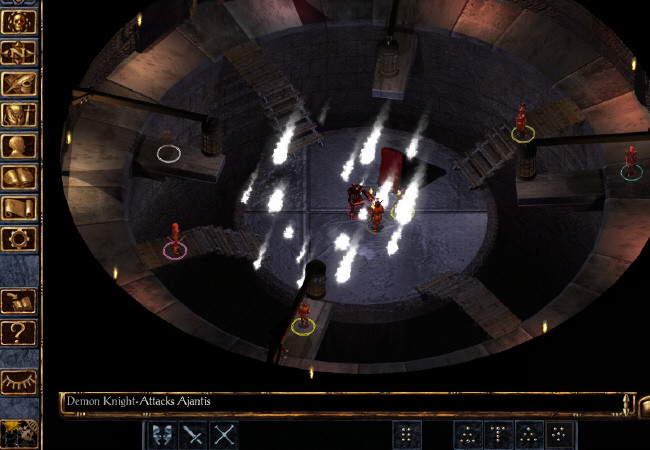Expand the combat message log handle
Screen dimensions: 650x450
click(x=629, y=403)
